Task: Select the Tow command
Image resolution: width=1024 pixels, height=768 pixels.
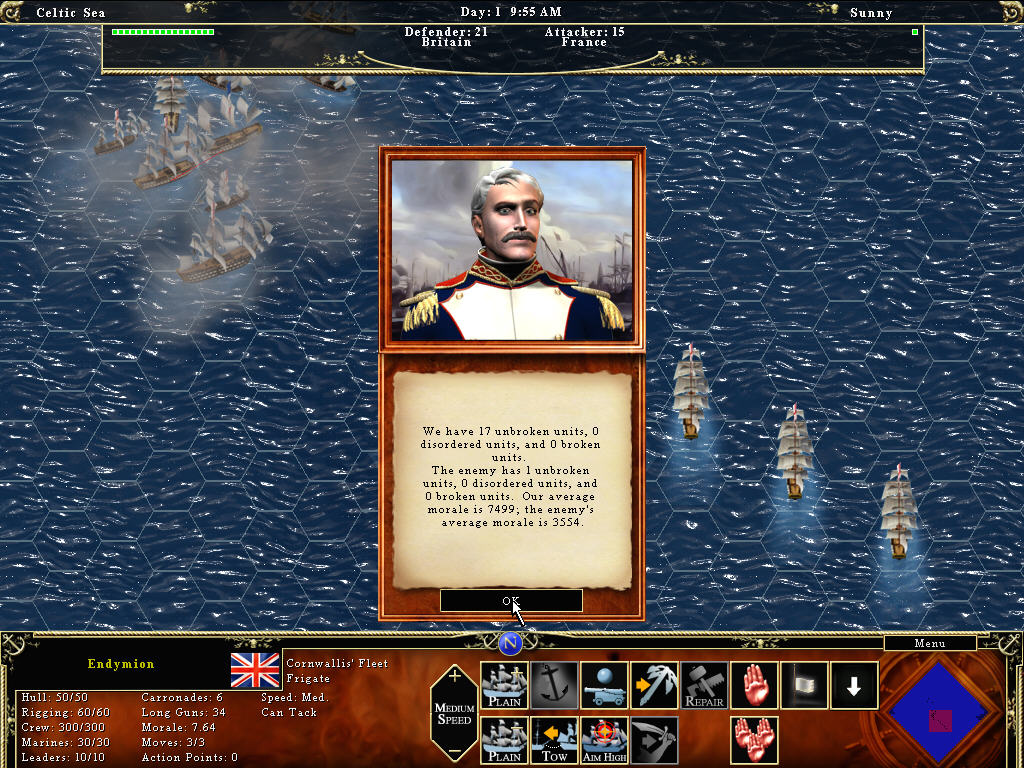Action: point(555,740)
